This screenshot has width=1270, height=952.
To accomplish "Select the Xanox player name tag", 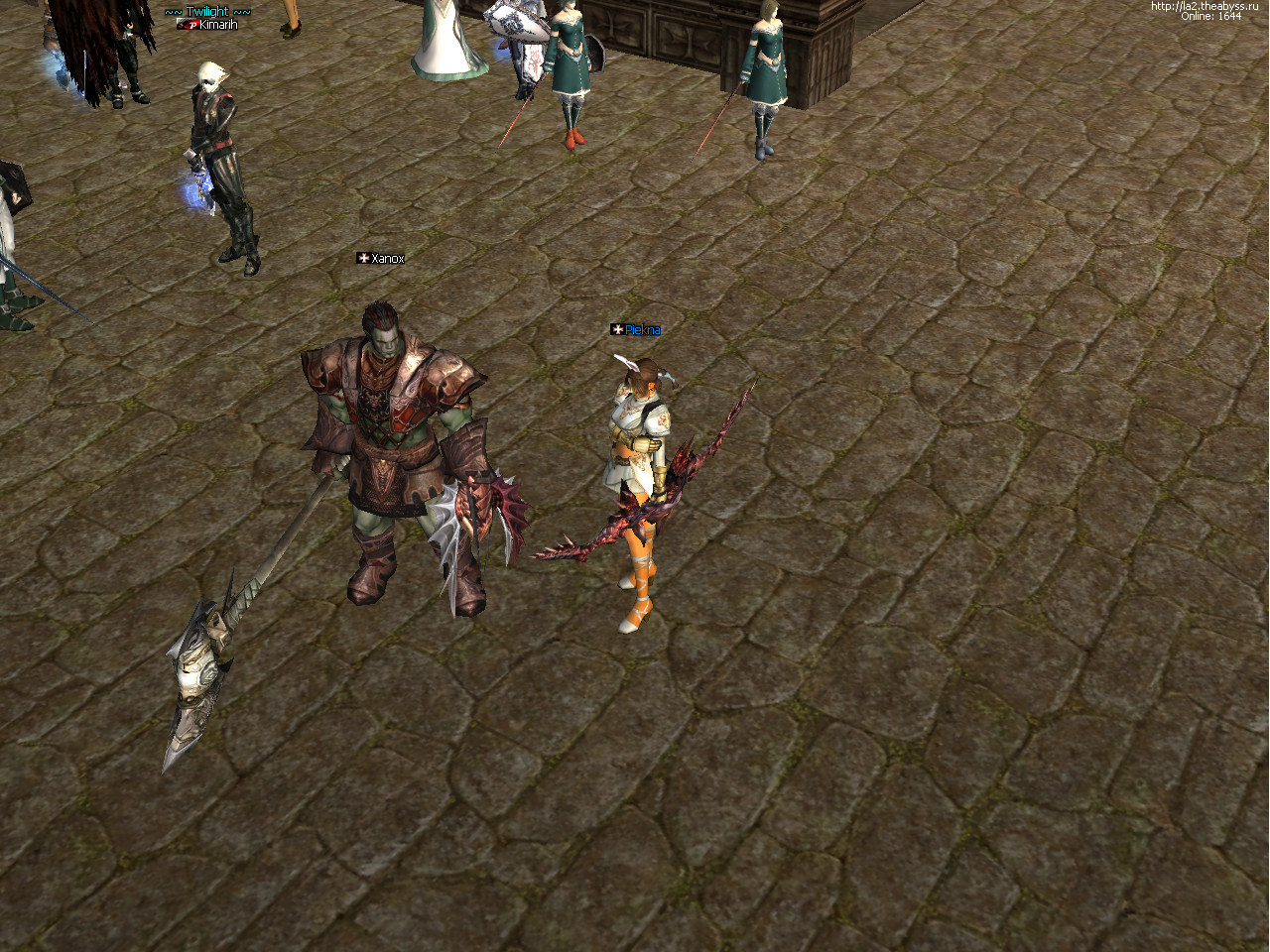I will (x=387, y=259).
